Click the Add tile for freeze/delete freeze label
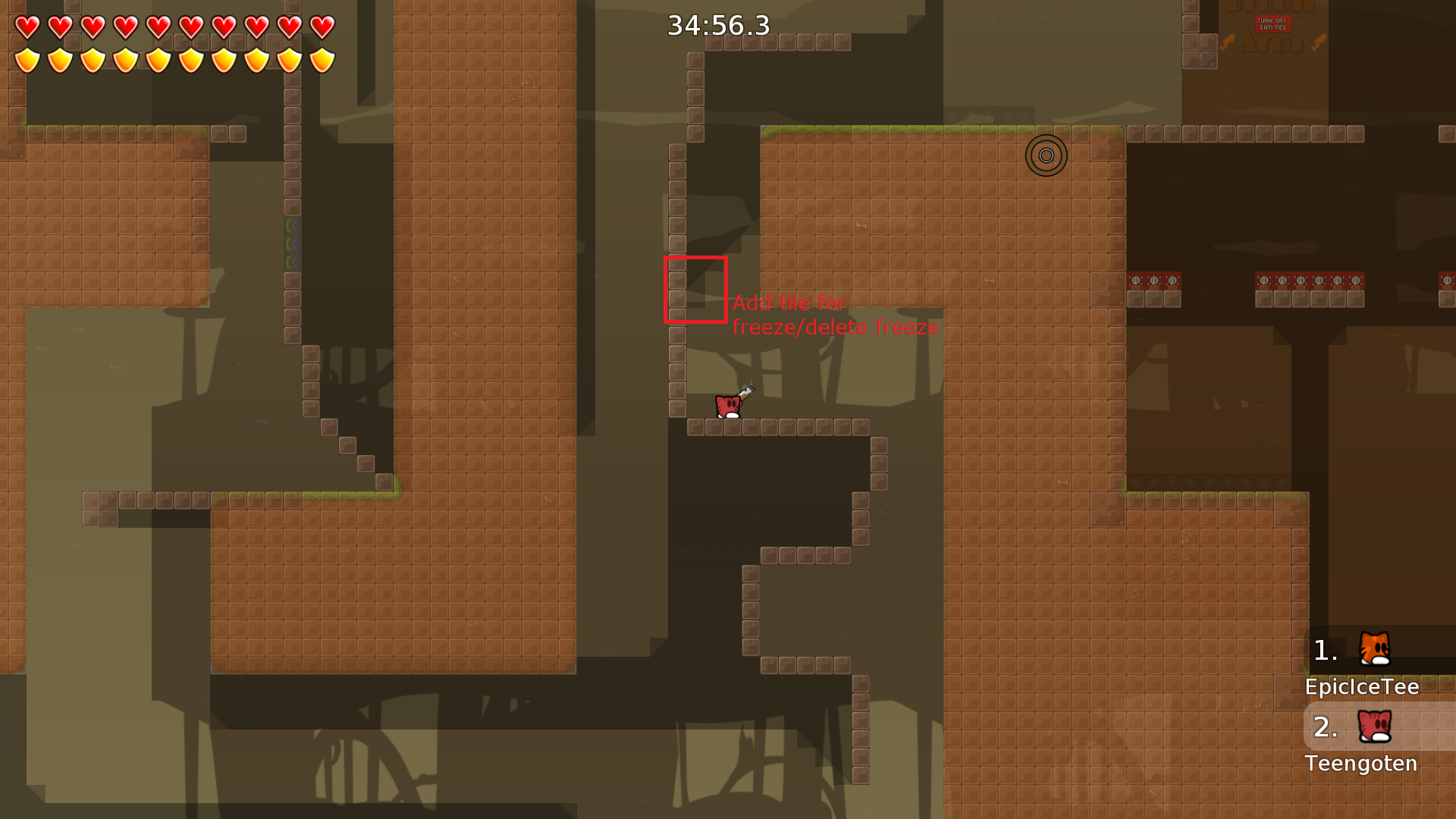This screenshot has width=1456, height=819. coord(836,315)
